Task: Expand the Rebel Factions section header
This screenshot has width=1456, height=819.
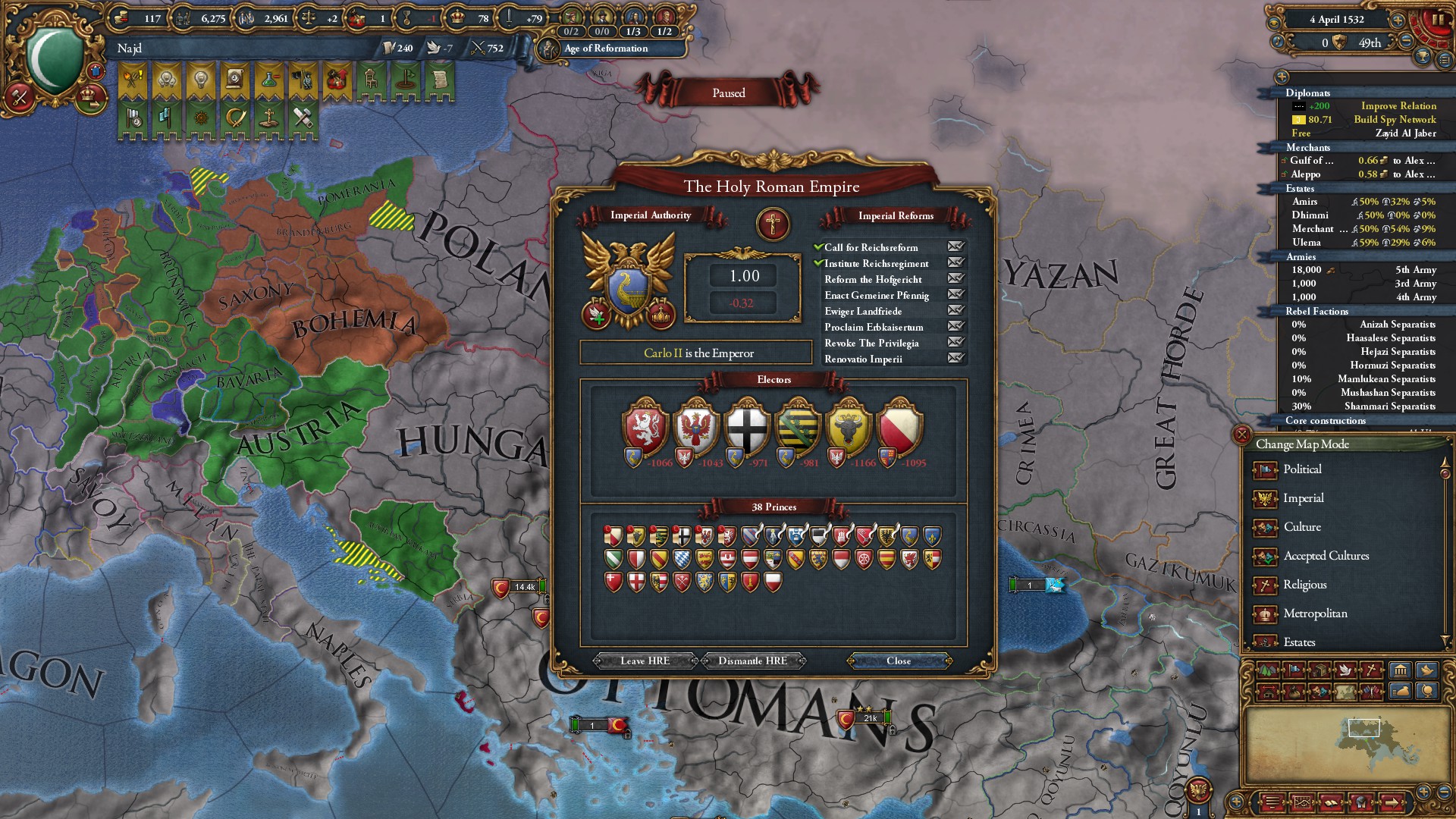Action: point(1317,311)
